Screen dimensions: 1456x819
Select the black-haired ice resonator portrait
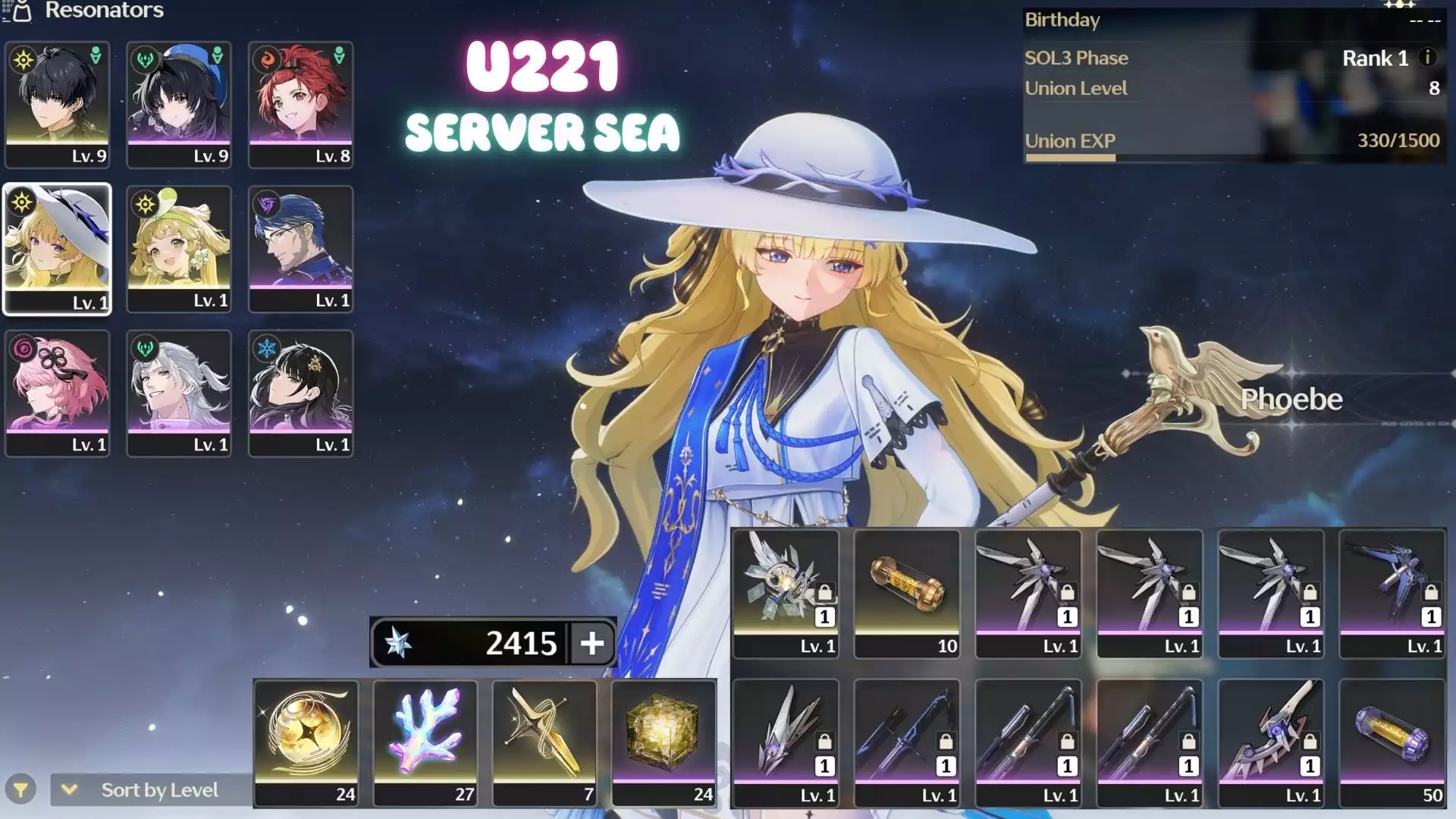pyautogui.click(x=300, y=392)
